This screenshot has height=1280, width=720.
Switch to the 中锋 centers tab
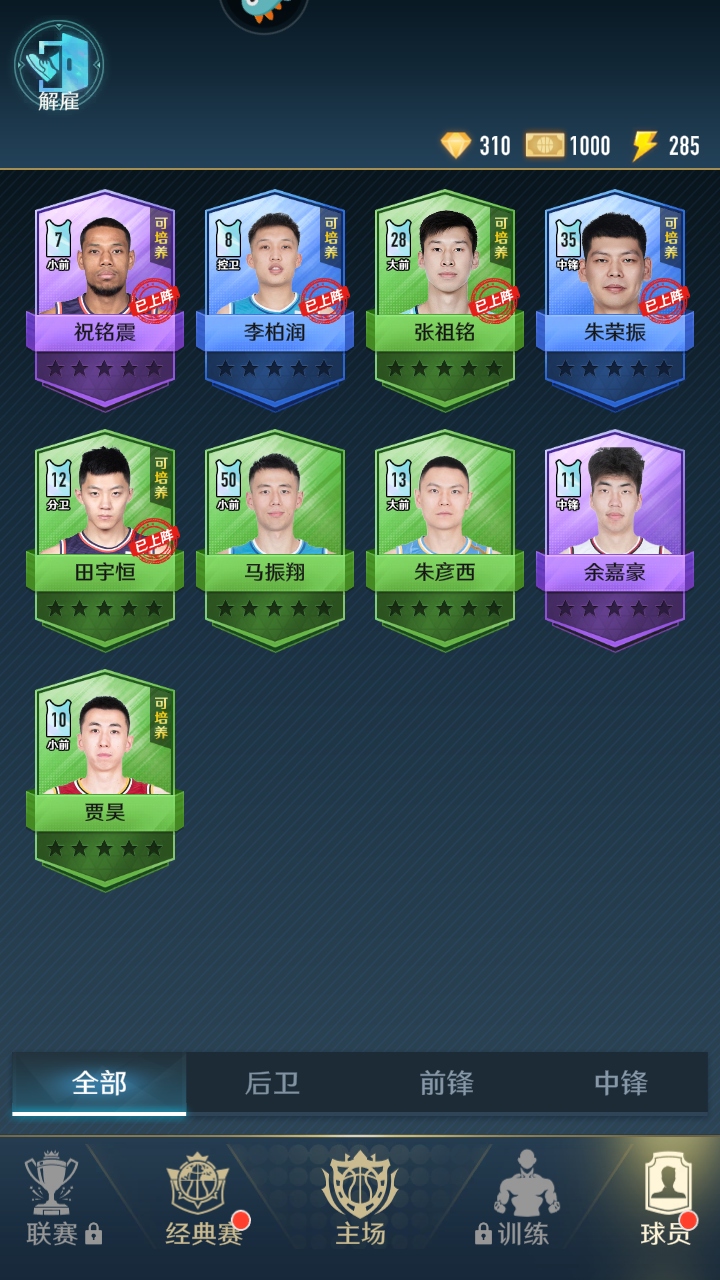[620, 1083]
